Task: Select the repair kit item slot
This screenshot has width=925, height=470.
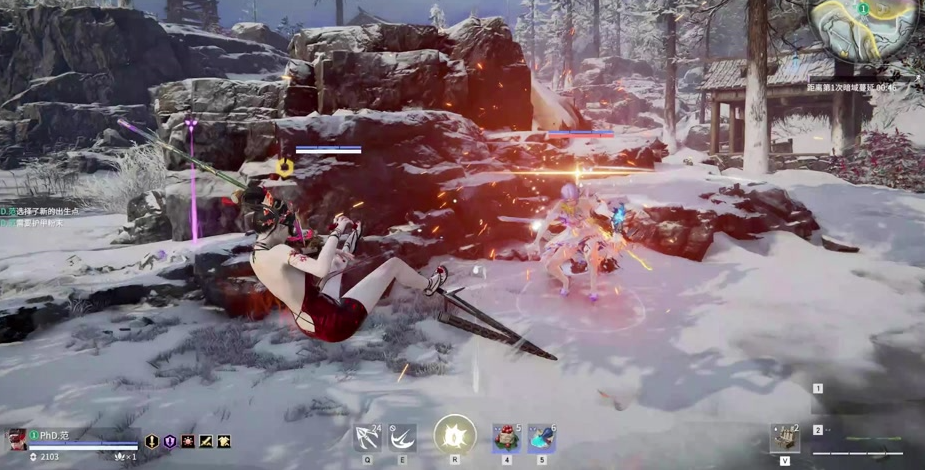Action: click(x=784, y=438)
